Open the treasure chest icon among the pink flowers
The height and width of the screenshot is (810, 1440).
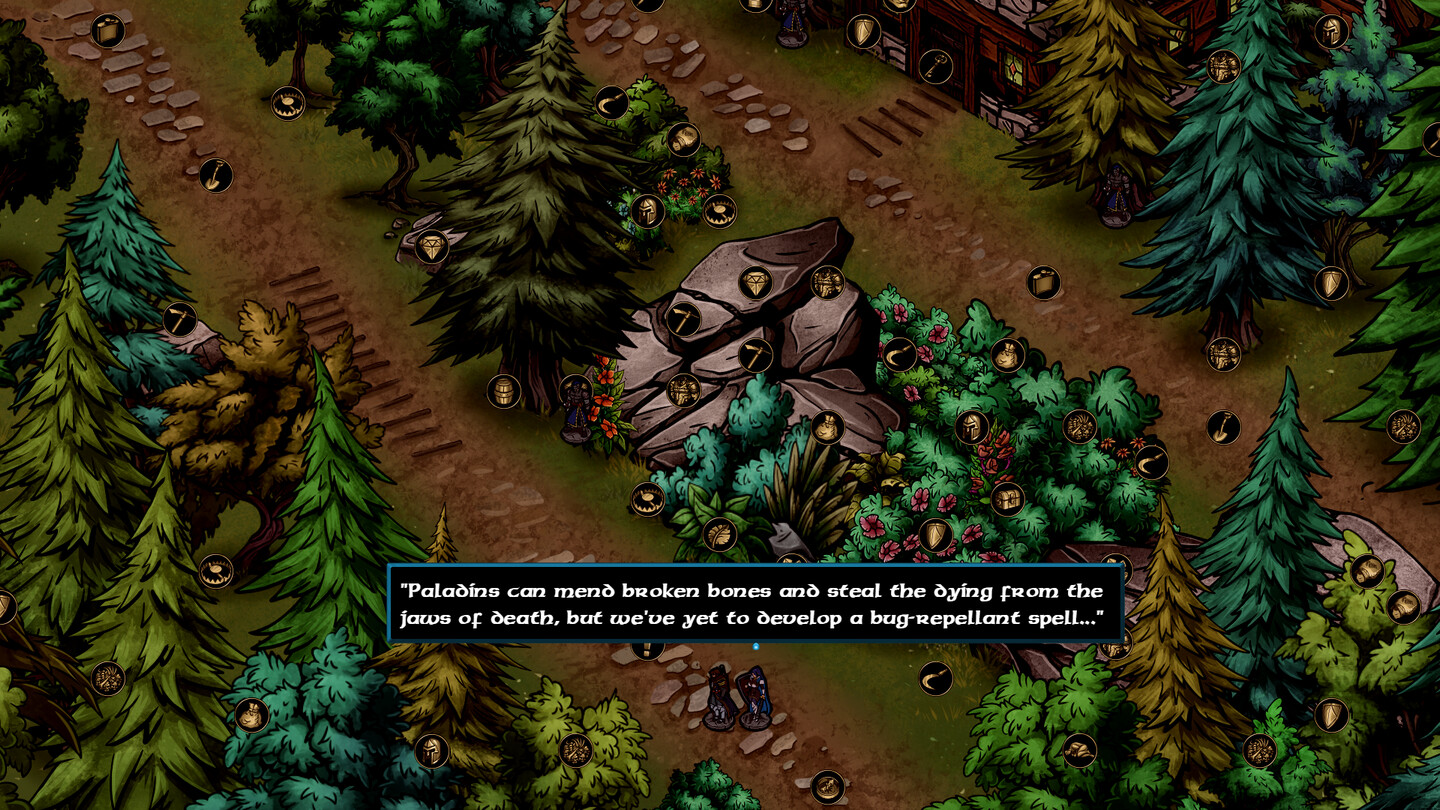[x=1006, y=499]
